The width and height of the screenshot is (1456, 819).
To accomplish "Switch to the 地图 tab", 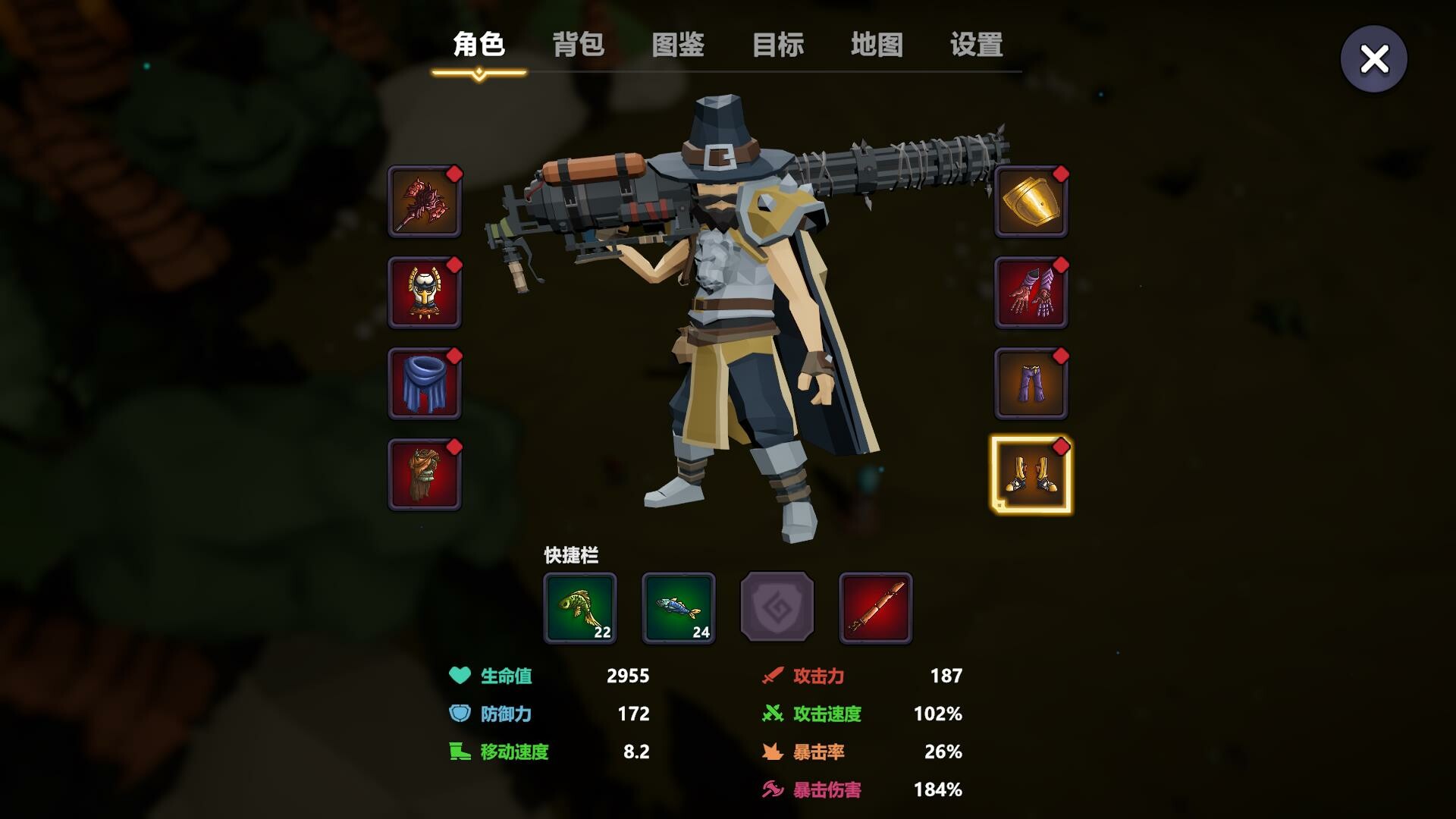I will point(878,45).
